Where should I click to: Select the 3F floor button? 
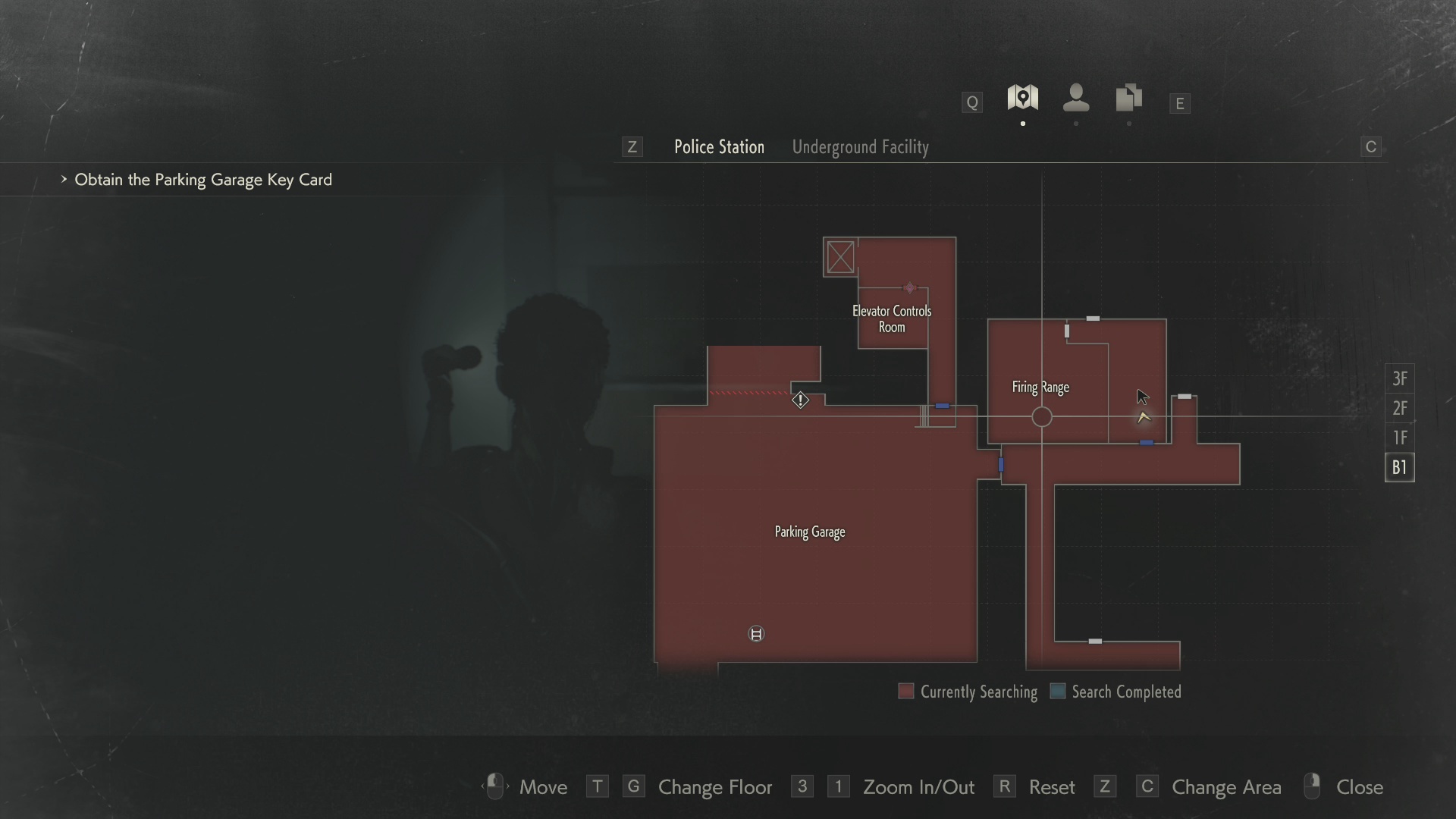(1399, 378)
